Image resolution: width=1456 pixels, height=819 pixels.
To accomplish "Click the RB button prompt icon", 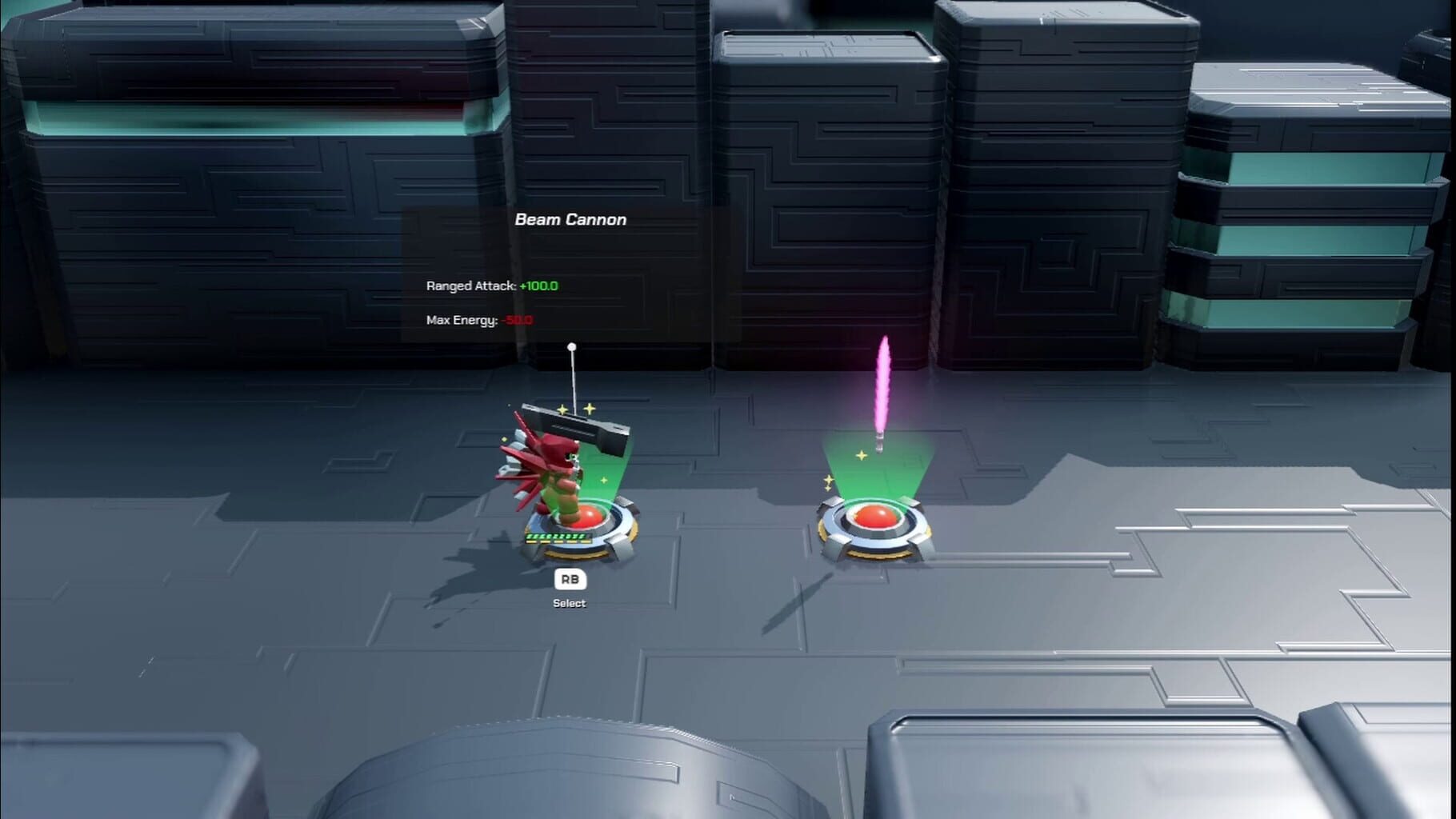I will click(570, 579).
